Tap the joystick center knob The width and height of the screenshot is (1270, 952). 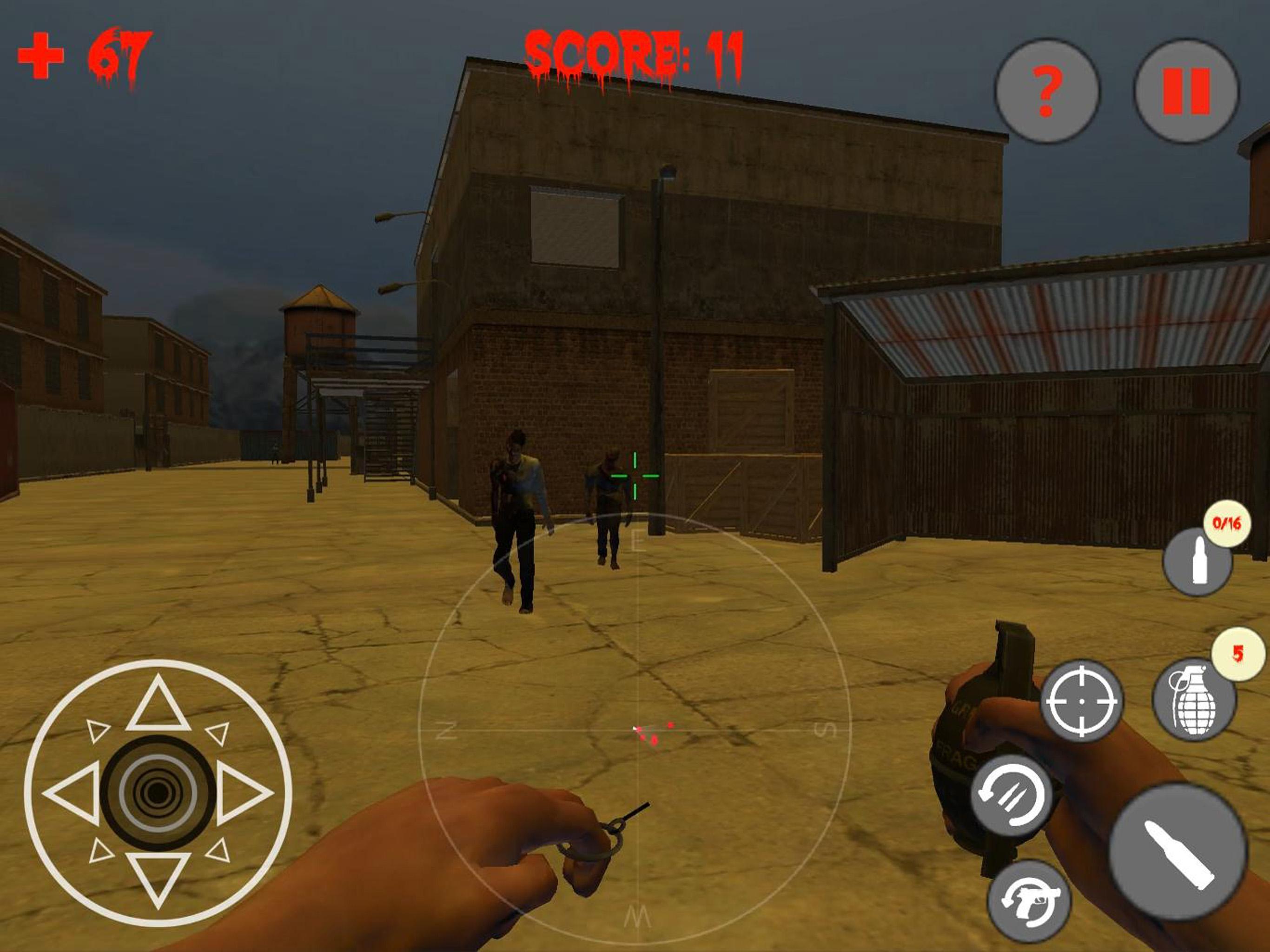click(x=158, y=793)
